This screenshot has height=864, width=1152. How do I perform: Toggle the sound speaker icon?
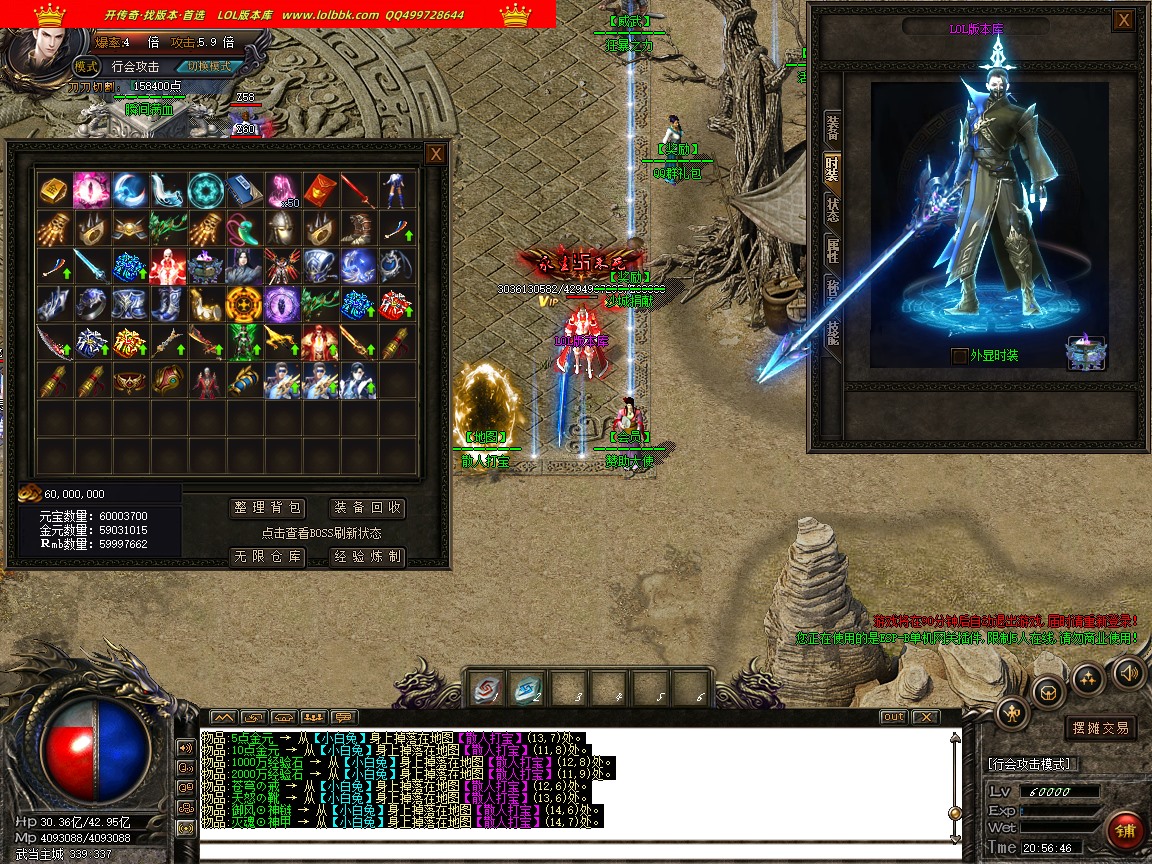[x=1129, y=672]
